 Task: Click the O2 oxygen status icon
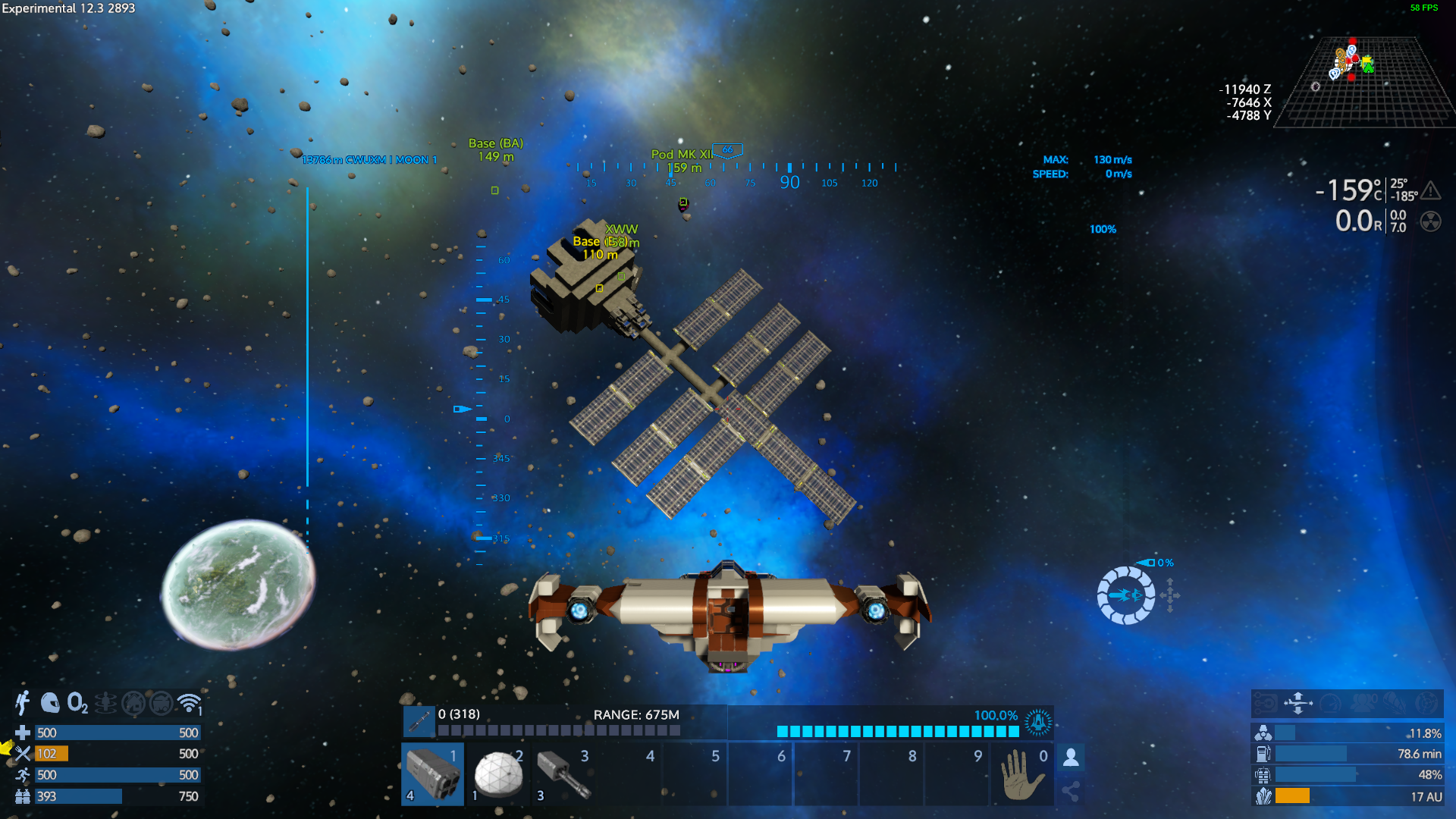(77, 703)
